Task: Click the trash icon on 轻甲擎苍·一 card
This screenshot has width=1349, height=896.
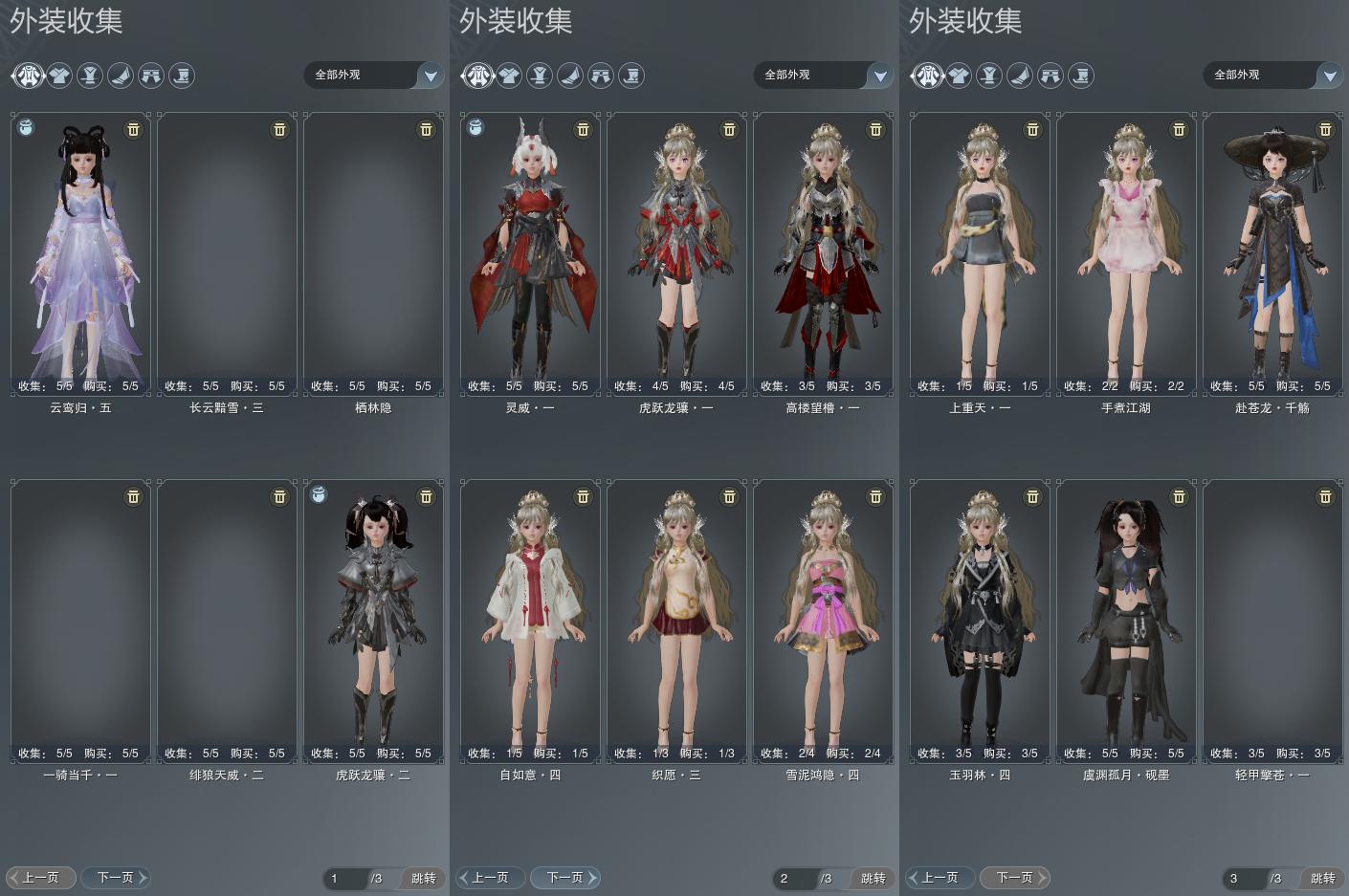Action: pyautogui.click(x=1325, y=496)
